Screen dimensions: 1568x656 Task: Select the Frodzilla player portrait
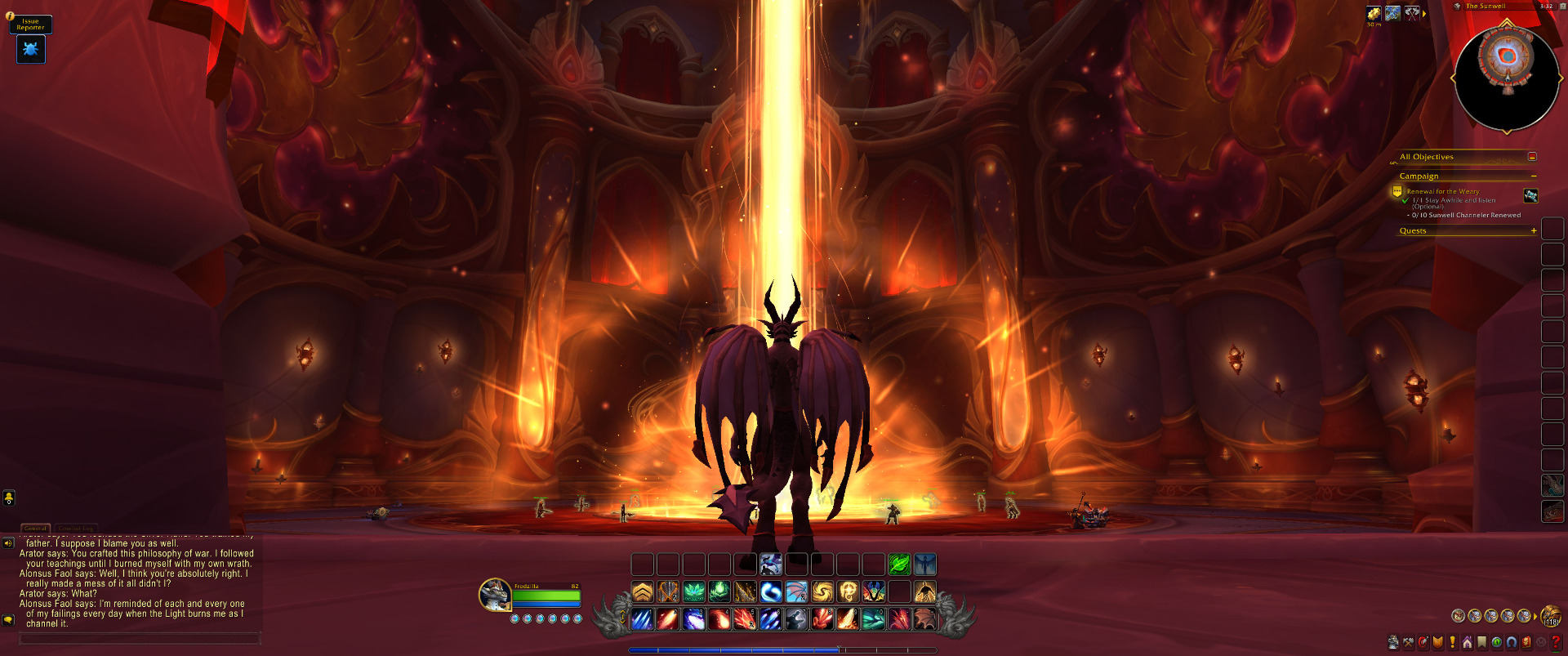[x=495, y=594]
